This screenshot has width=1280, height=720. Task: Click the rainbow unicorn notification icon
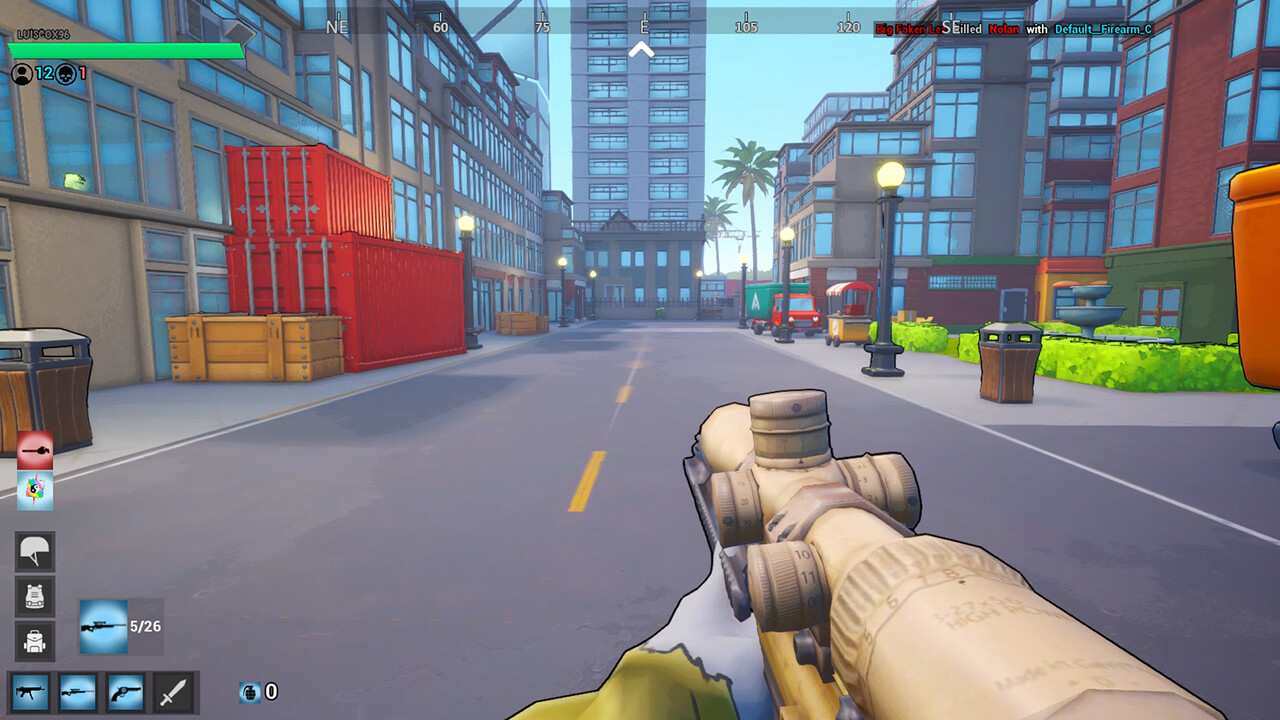click(x=37, y=493)
